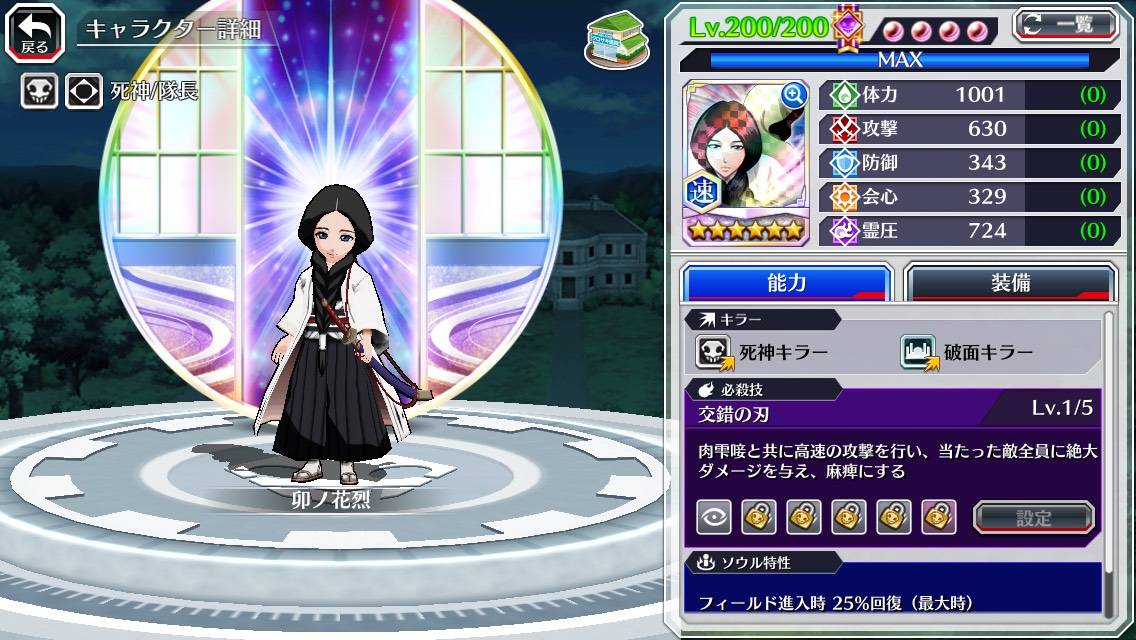Select the 破面キラー icon
Viewport: 1136px width, 640px height.
pyautogui.click(x=918, y=352)
